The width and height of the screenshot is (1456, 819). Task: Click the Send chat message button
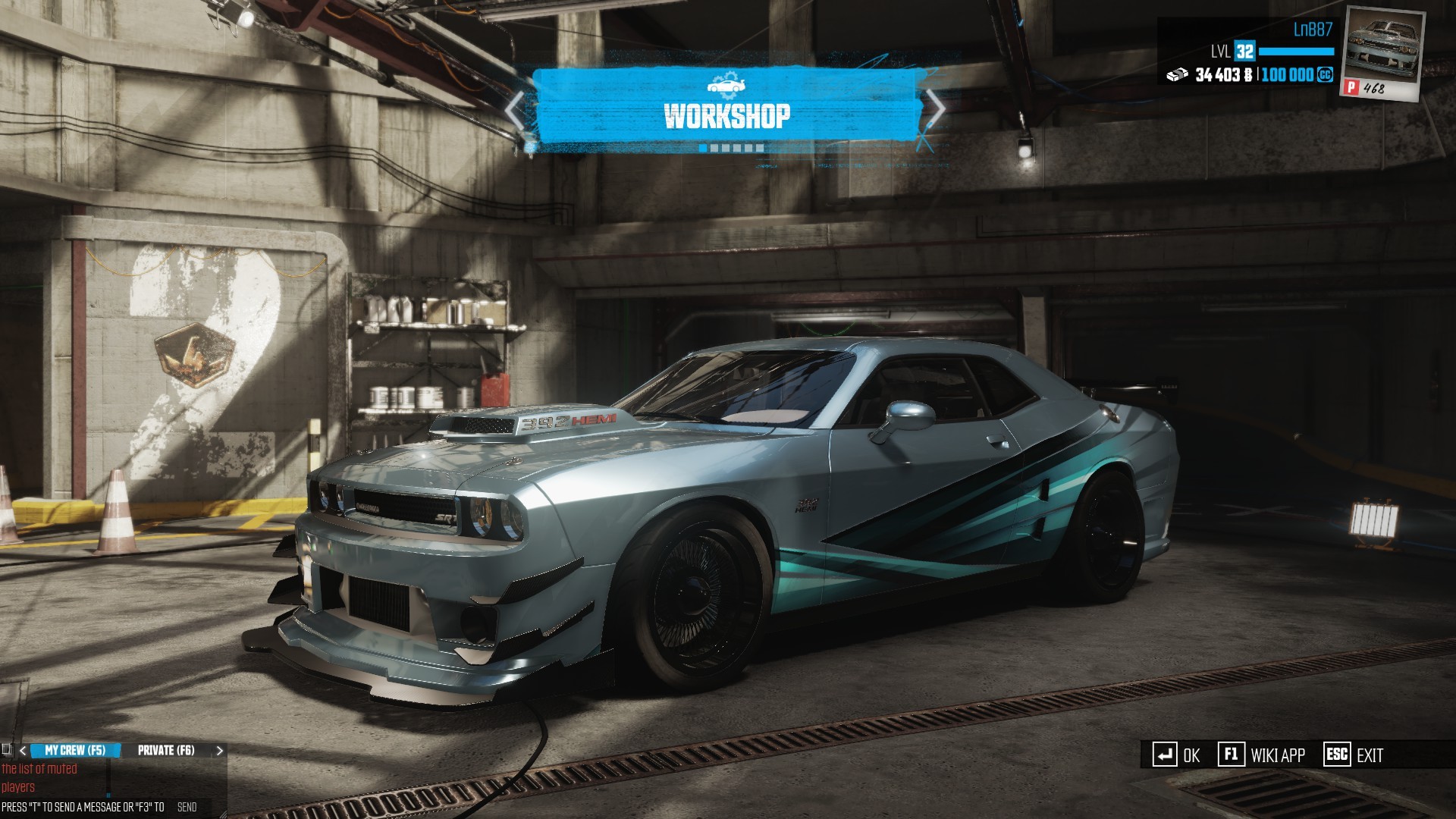[187, 808]
